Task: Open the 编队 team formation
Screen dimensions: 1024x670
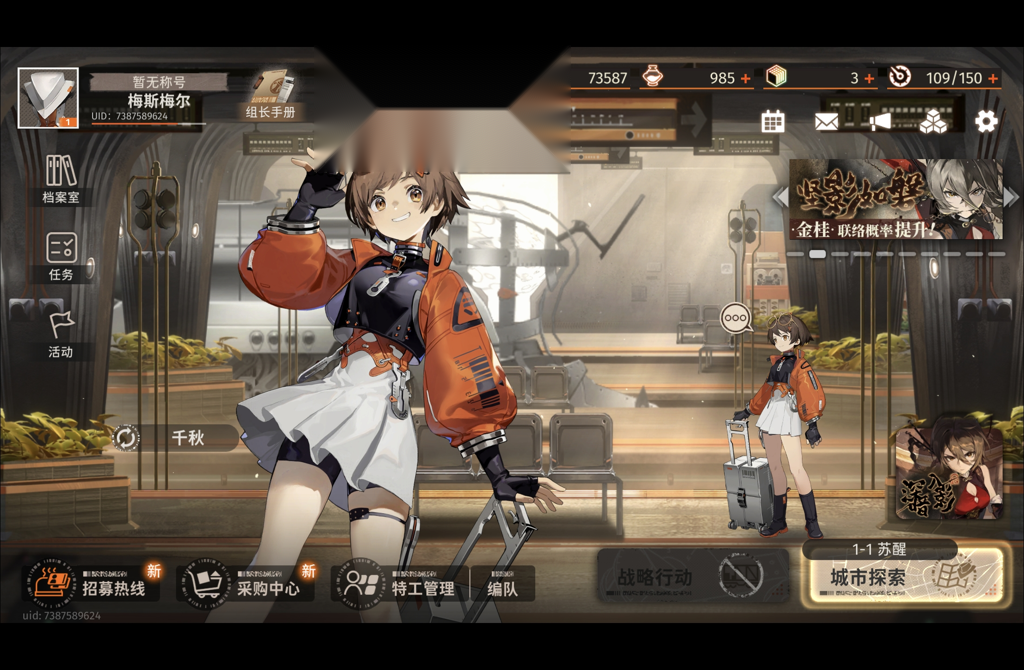Action: pos(503,588)
